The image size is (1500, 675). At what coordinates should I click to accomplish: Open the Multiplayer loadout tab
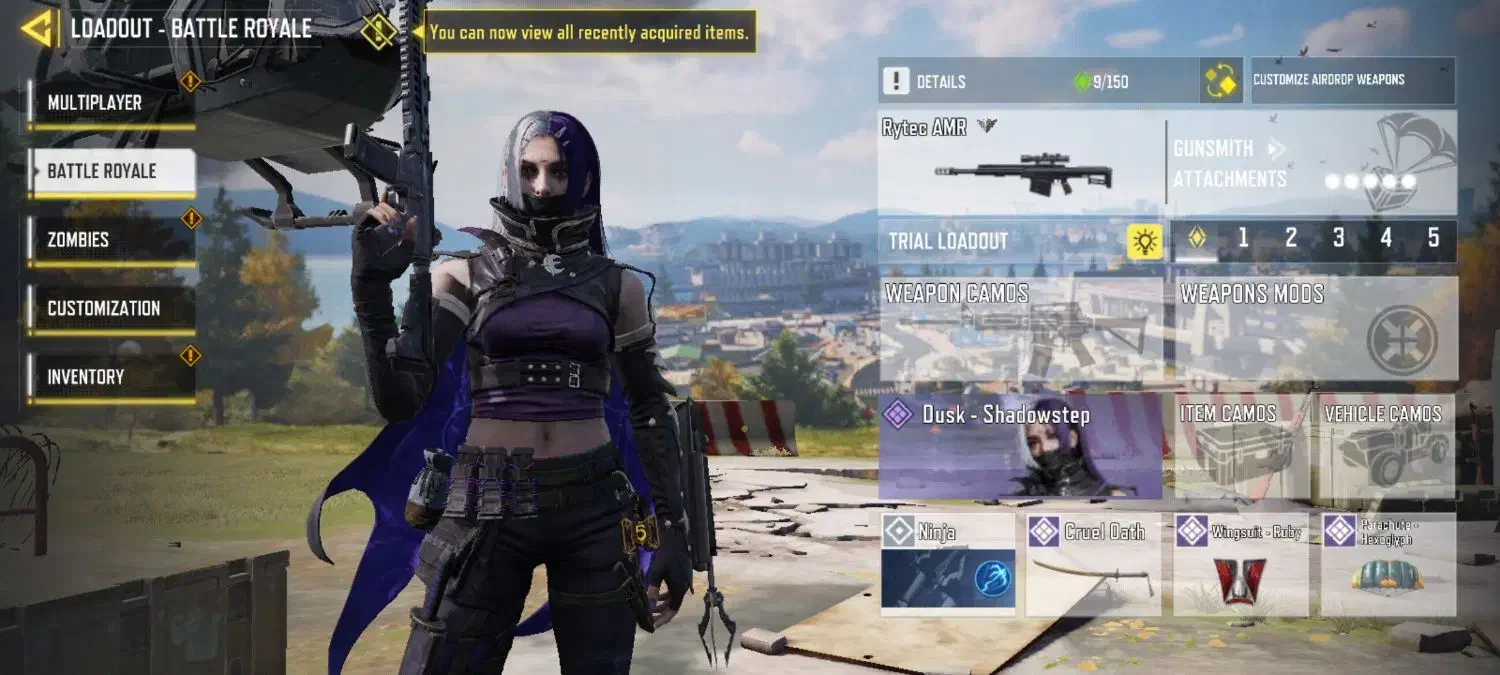click(110, 103)
